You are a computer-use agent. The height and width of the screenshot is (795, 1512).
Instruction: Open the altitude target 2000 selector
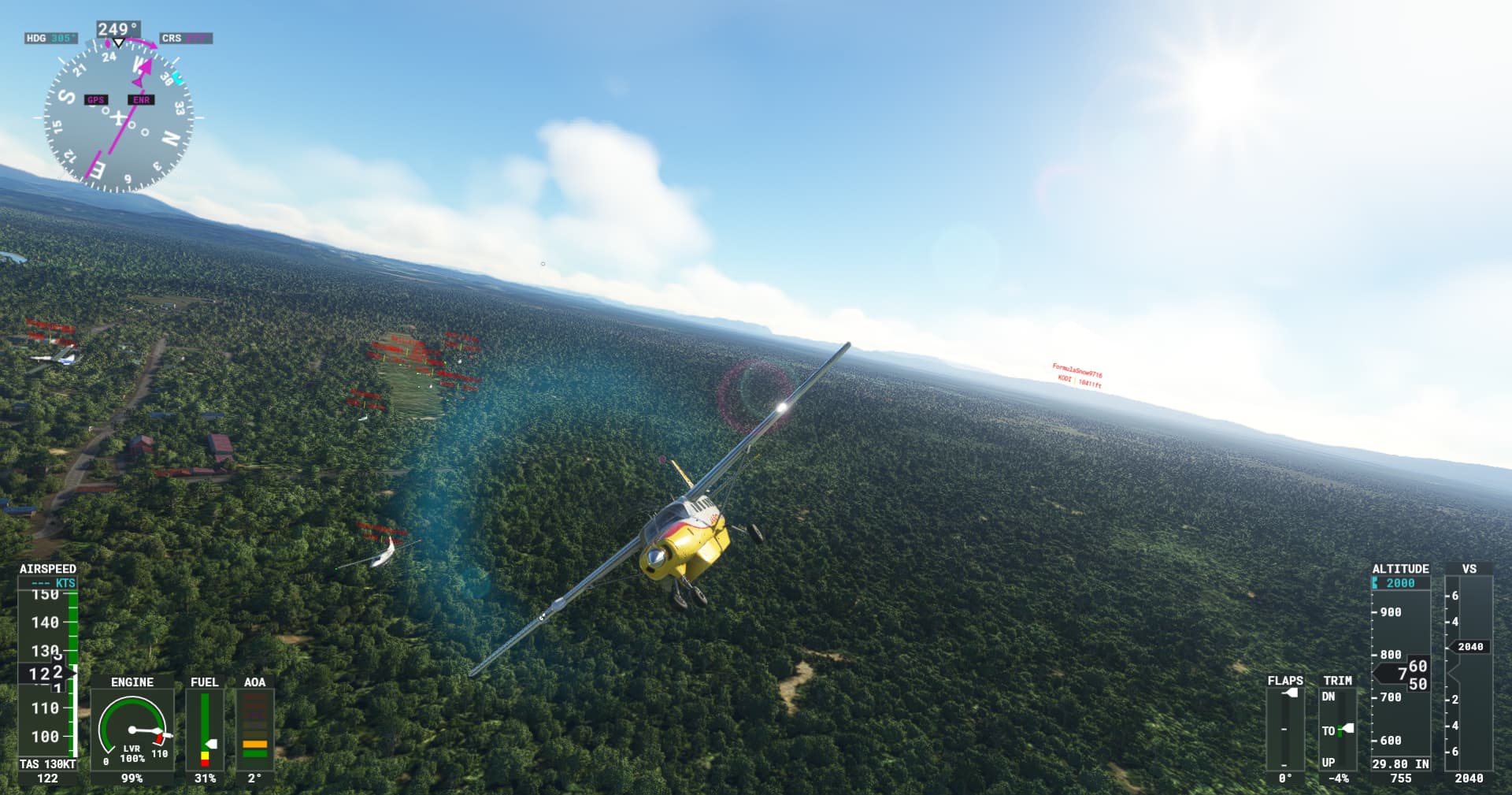coord(1401,583)
